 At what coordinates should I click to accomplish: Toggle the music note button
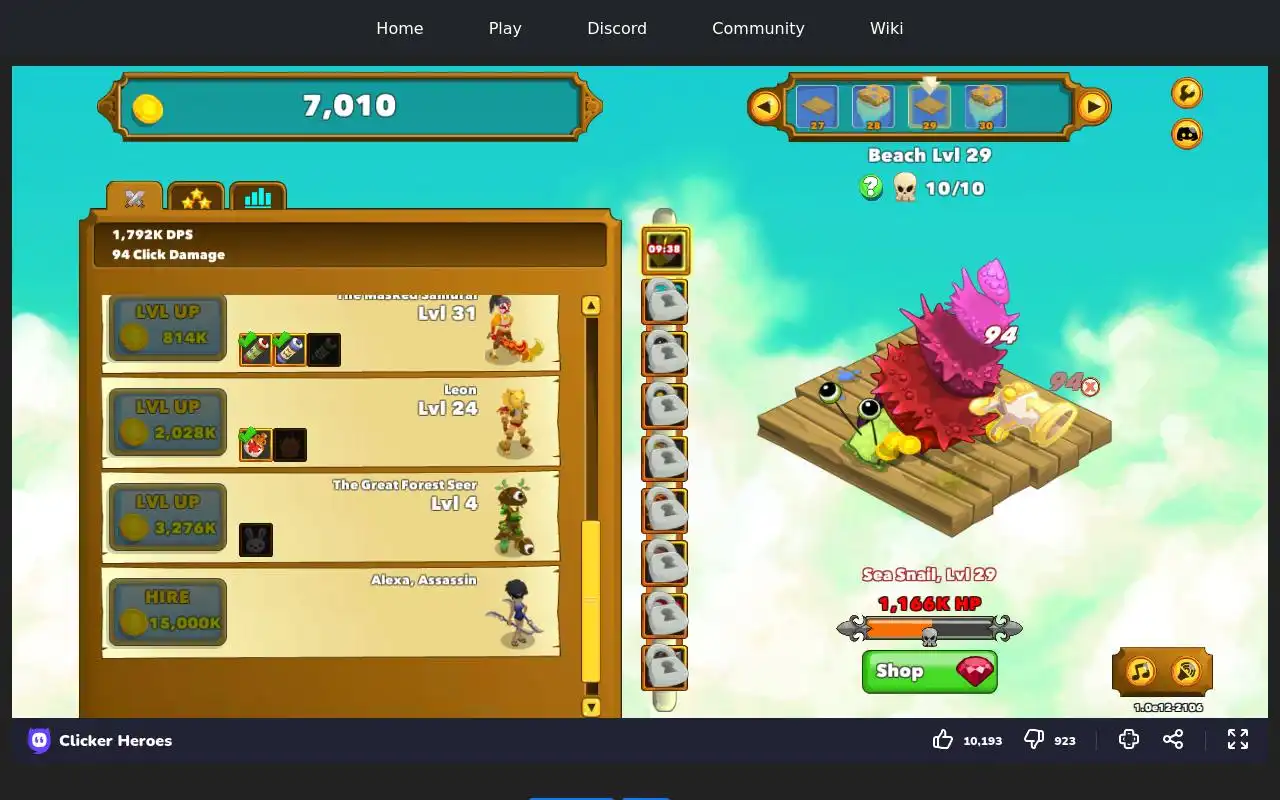pyautogui.click(x=1140, y=671)
